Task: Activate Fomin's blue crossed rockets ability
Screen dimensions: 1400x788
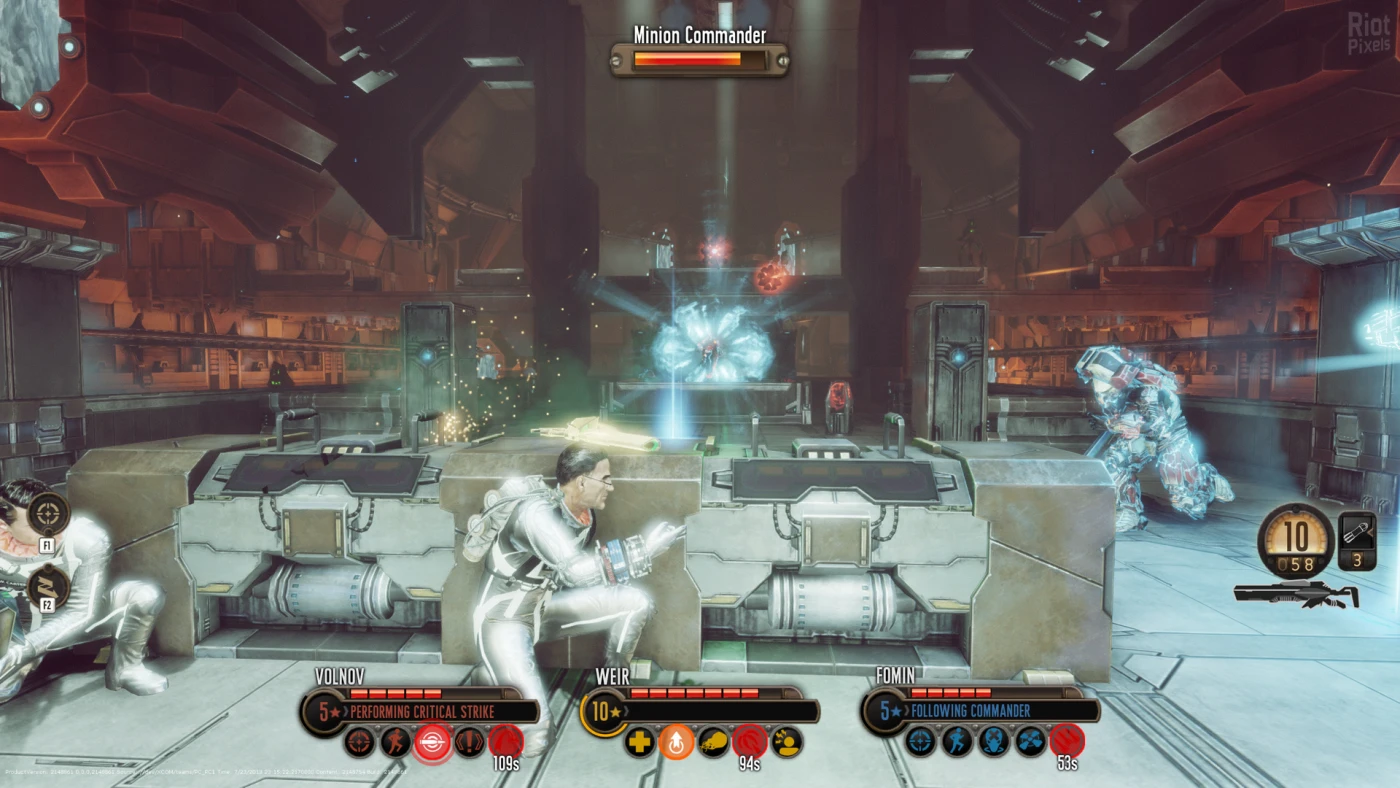Action: pos(1030,742)
